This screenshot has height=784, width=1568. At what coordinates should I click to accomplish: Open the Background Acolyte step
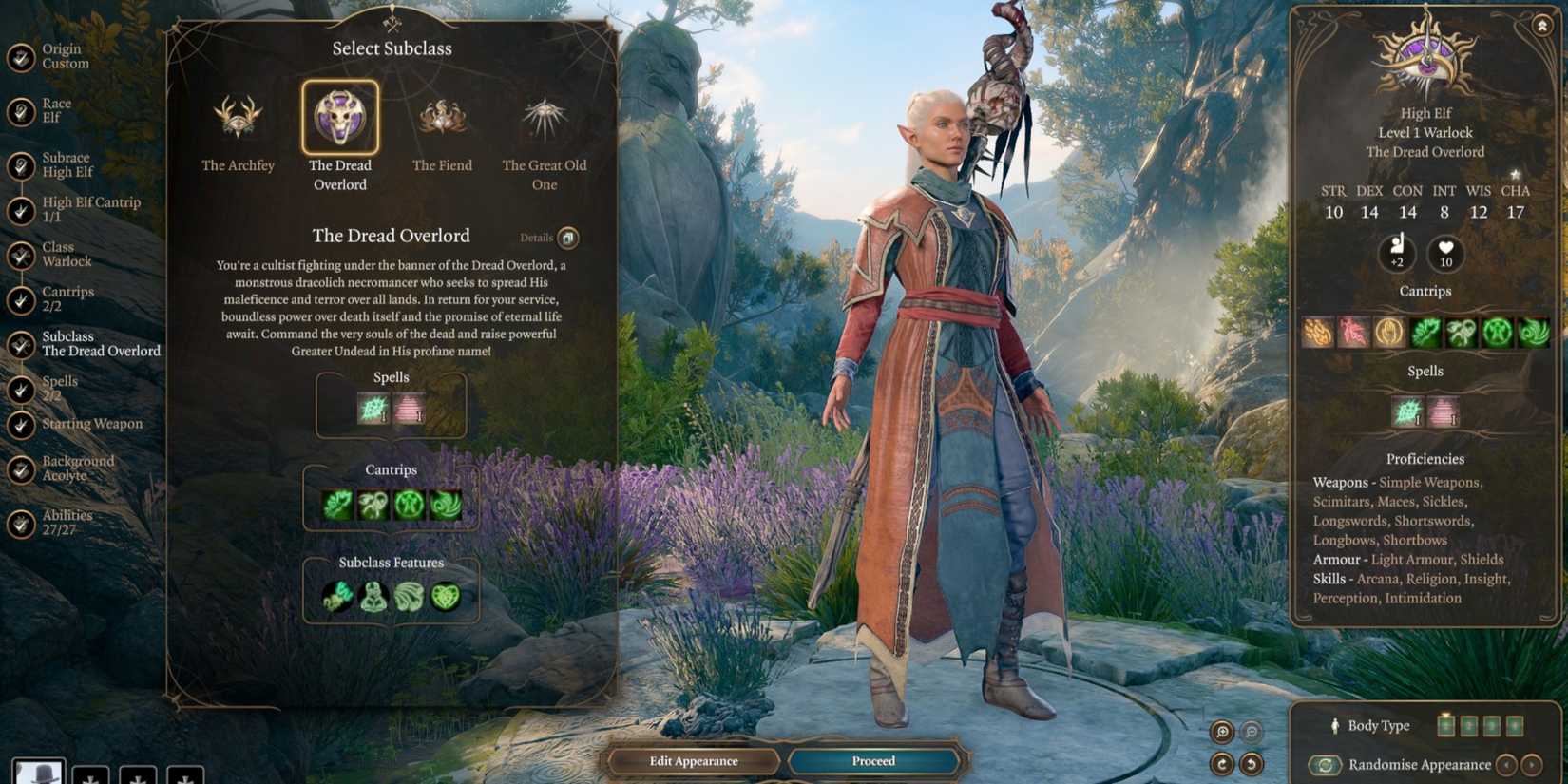pos(77,468)
